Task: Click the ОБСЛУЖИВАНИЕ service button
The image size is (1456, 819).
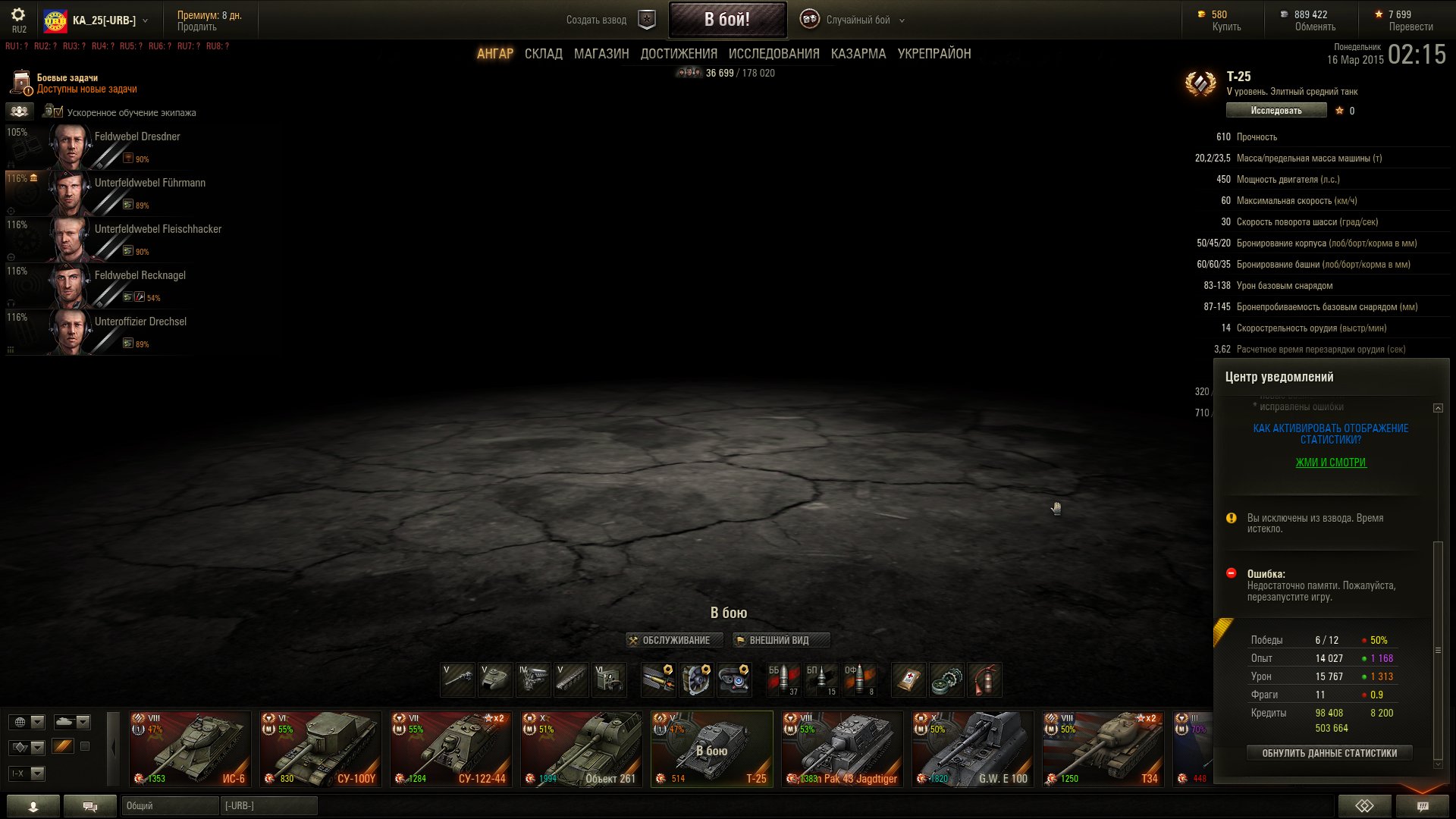Action: [x=670, y=640]
